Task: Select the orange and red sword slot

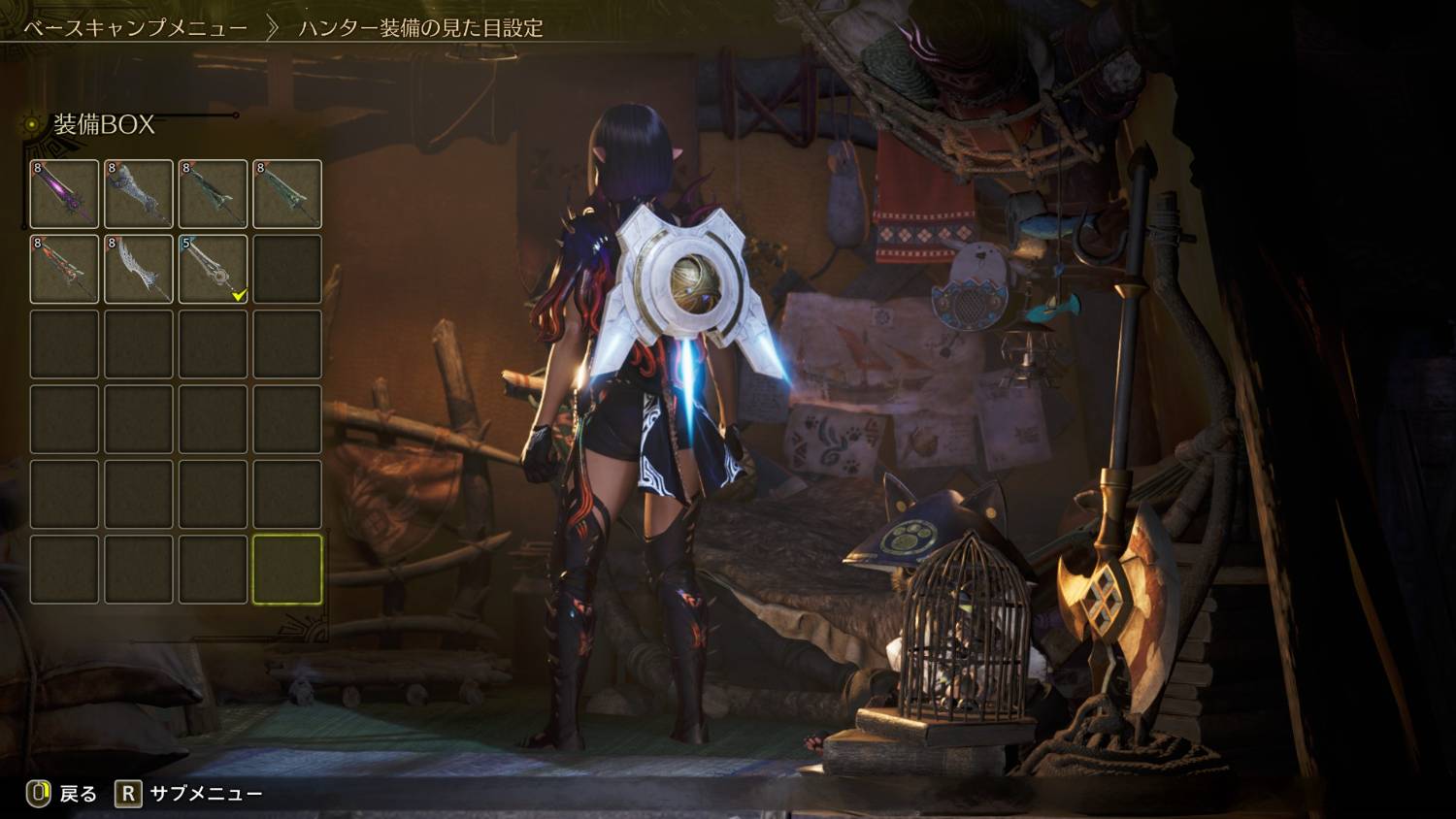Action: pos(64,269)
